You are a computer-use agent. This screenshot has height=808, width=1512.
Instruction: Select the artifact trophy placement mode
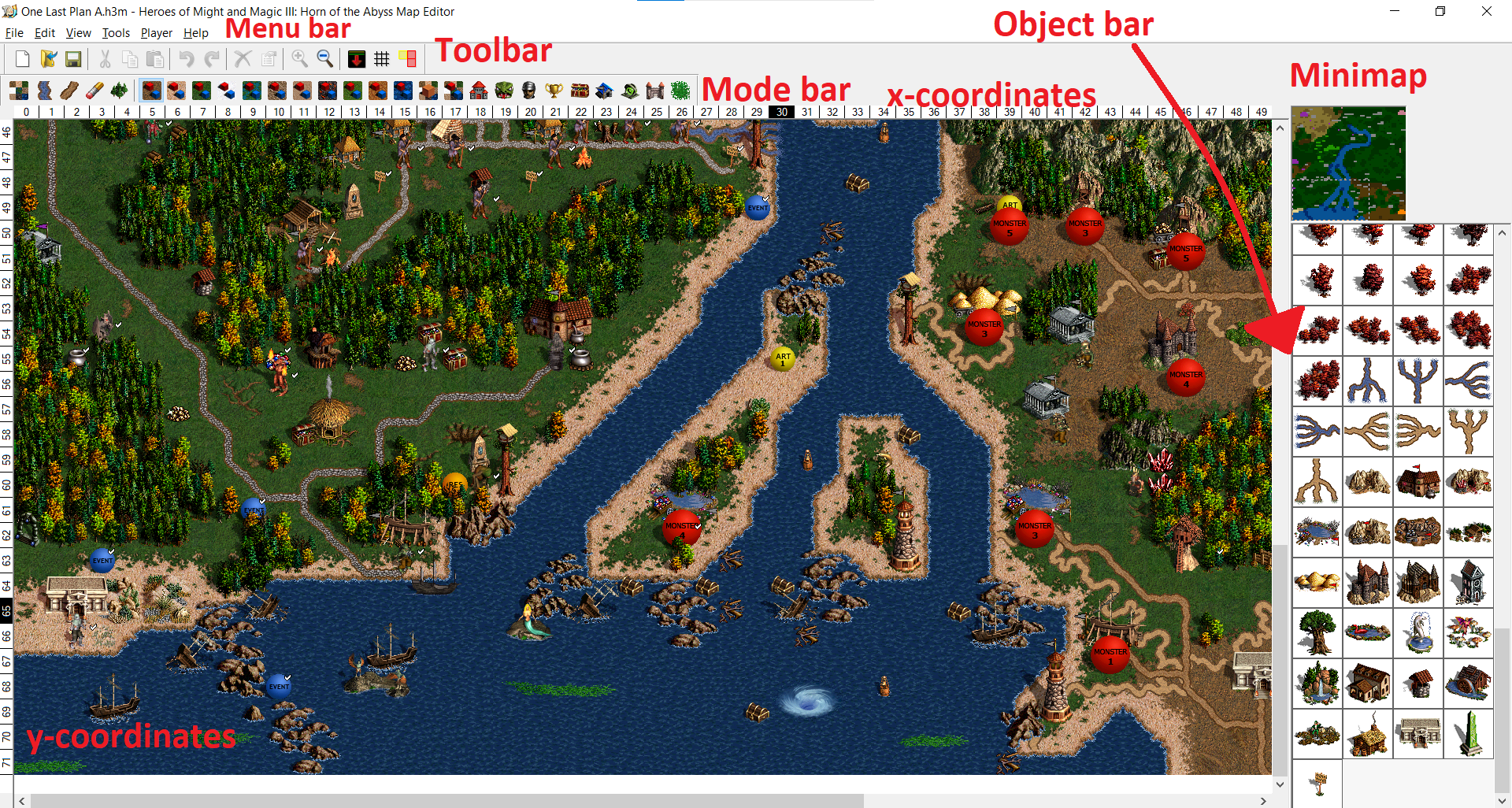click(555, 91)
